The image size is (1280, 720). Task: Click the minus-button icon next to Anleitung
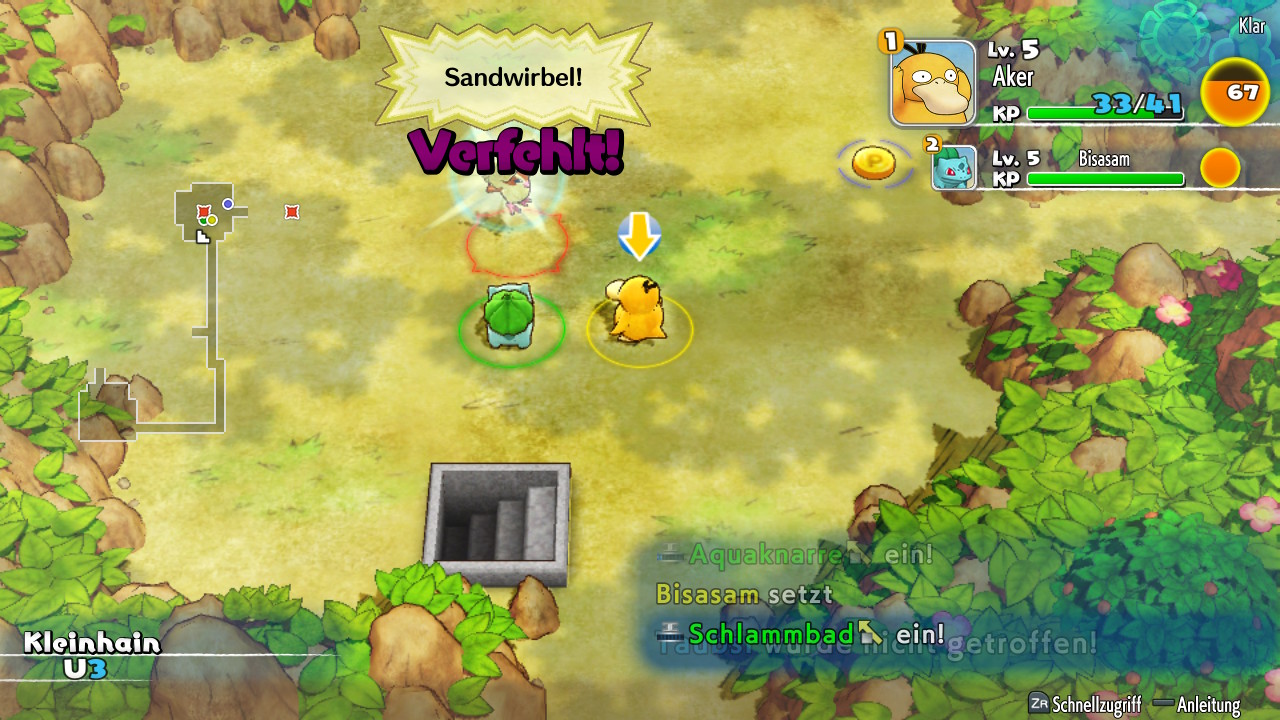1163,703
